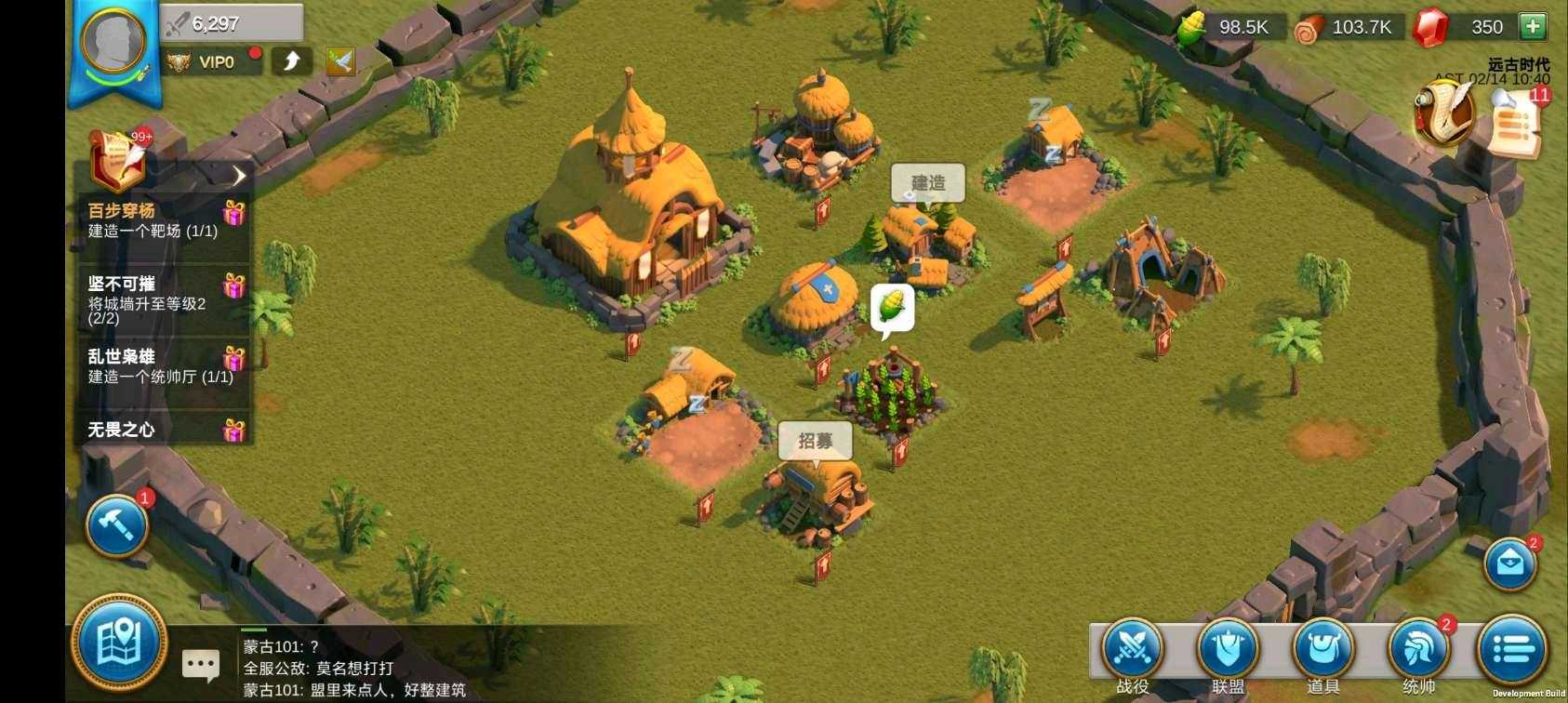Claim the 坚不可摧 quest reward
Image resolution: width=1568 pixels, height=703 pixels.
tap(233, 285)
